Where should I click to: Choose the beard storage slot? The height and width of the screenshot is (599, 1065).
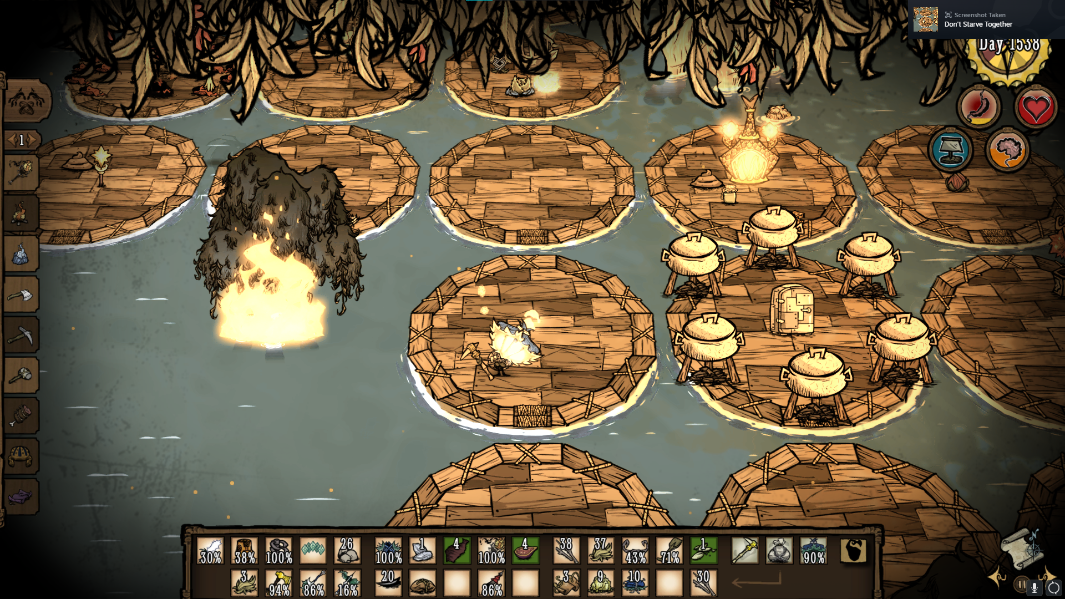pyautogui.click(x=853, y=551)
